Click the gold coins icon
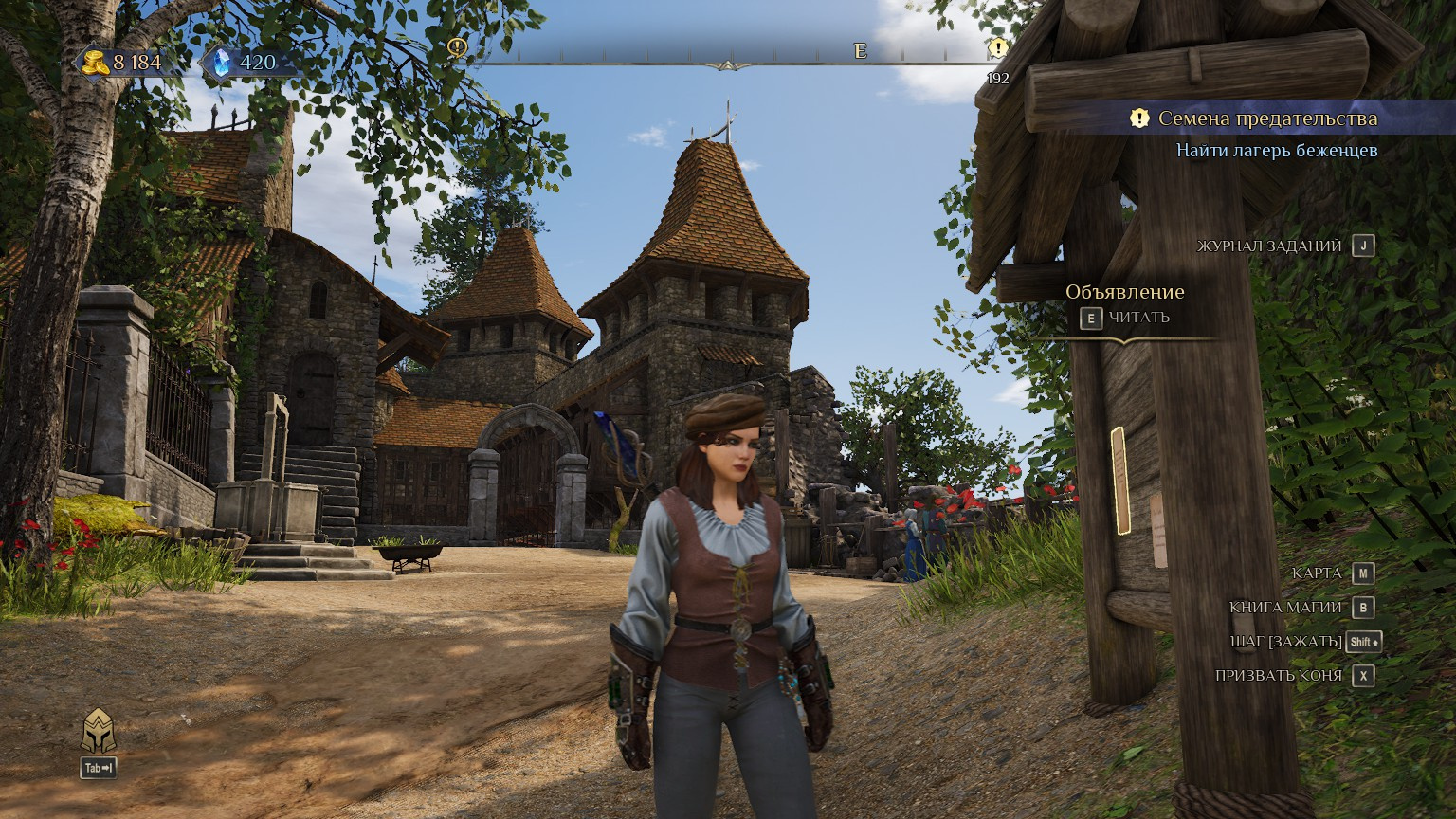Image resolution: width=1456 pixels, height=819 pixels. 94,63
